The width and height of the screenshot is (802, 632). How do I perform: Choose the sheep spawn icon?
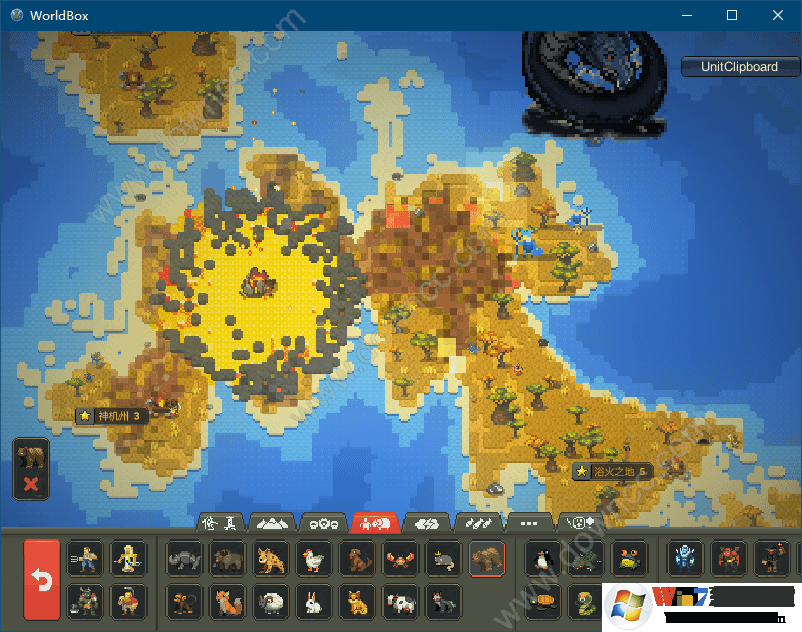coord(271,602)
